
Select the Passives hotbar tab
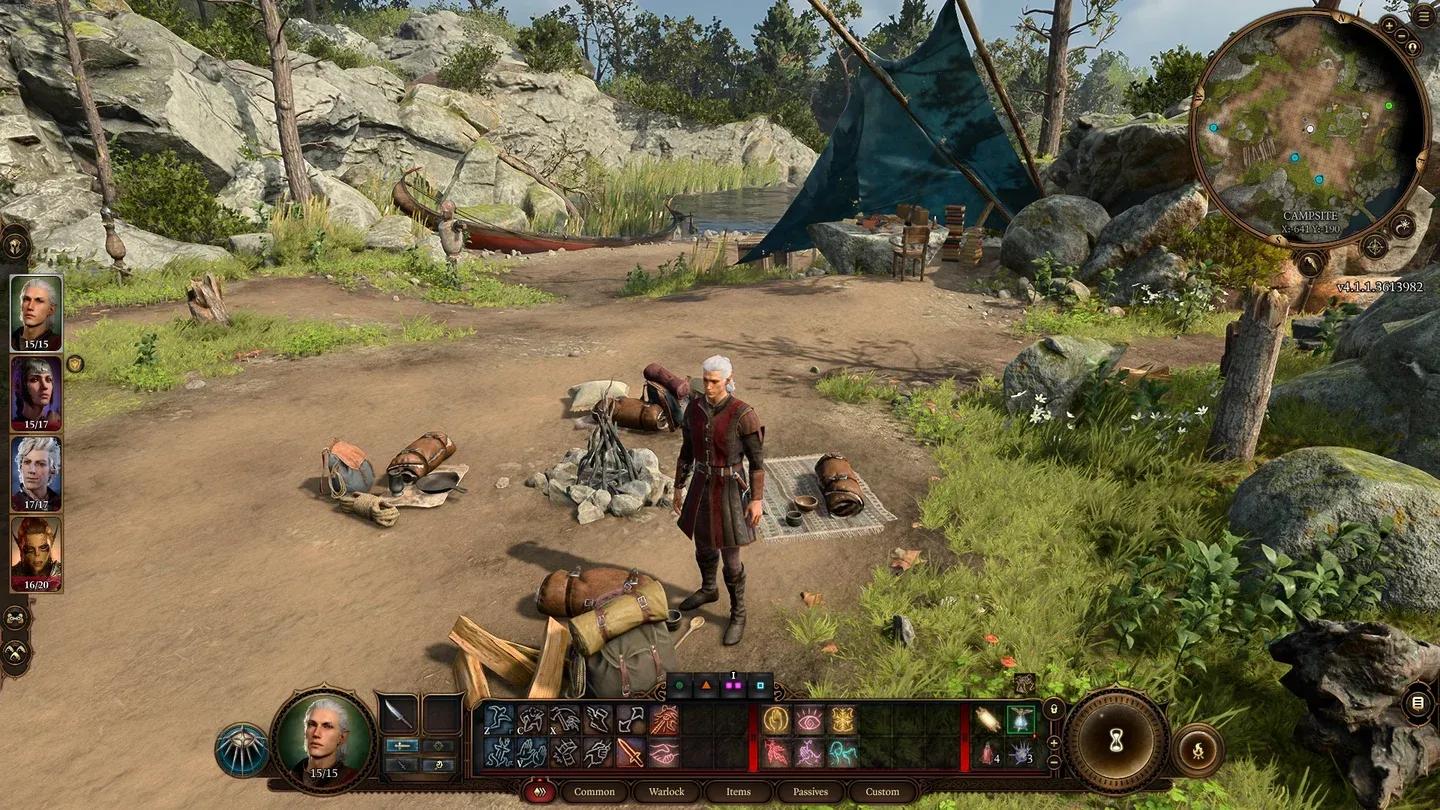click(810, 792)
